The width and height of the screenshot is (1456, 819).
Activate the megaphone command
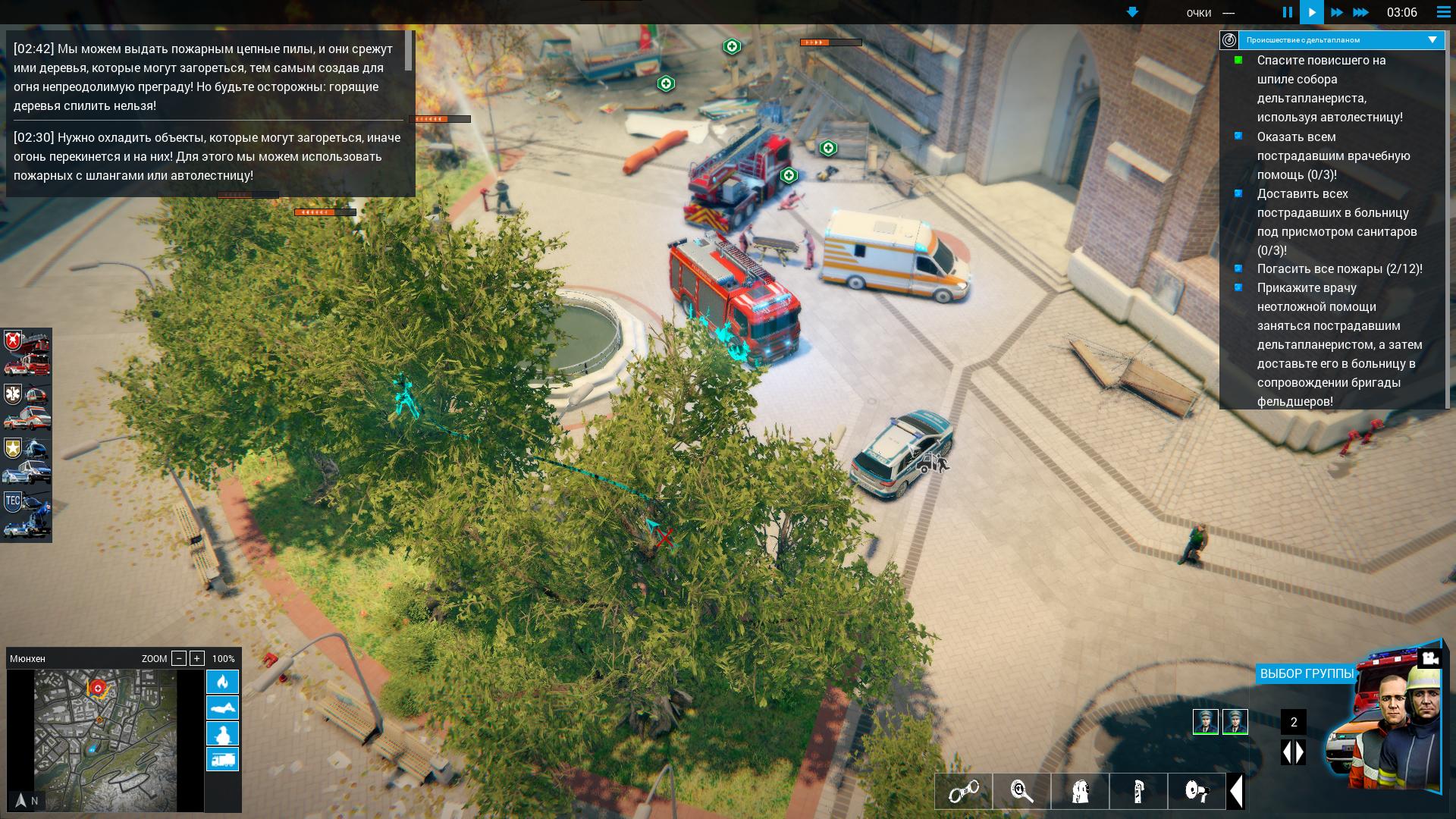tap(1197, 792)
